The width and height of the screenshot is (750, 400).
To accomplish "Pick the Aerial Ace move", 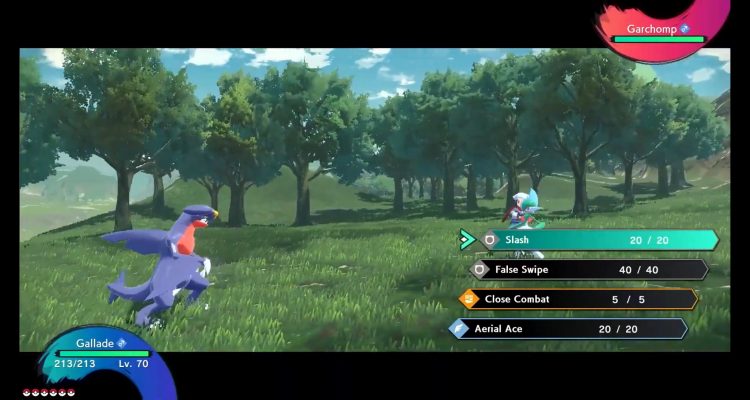I will 568,328.
